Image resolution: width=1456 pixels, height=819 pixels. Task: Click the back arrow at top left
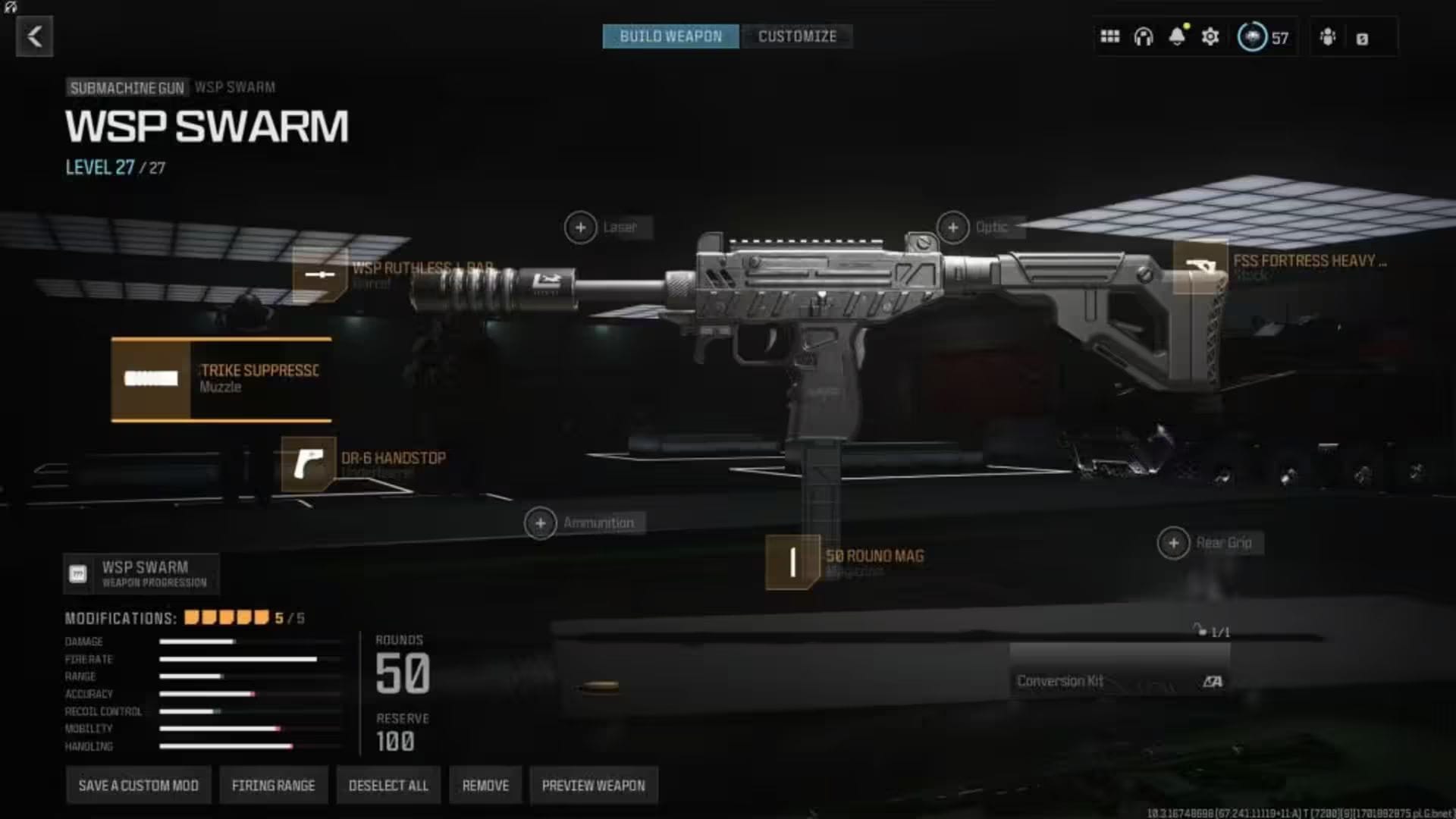click(33, 36)
